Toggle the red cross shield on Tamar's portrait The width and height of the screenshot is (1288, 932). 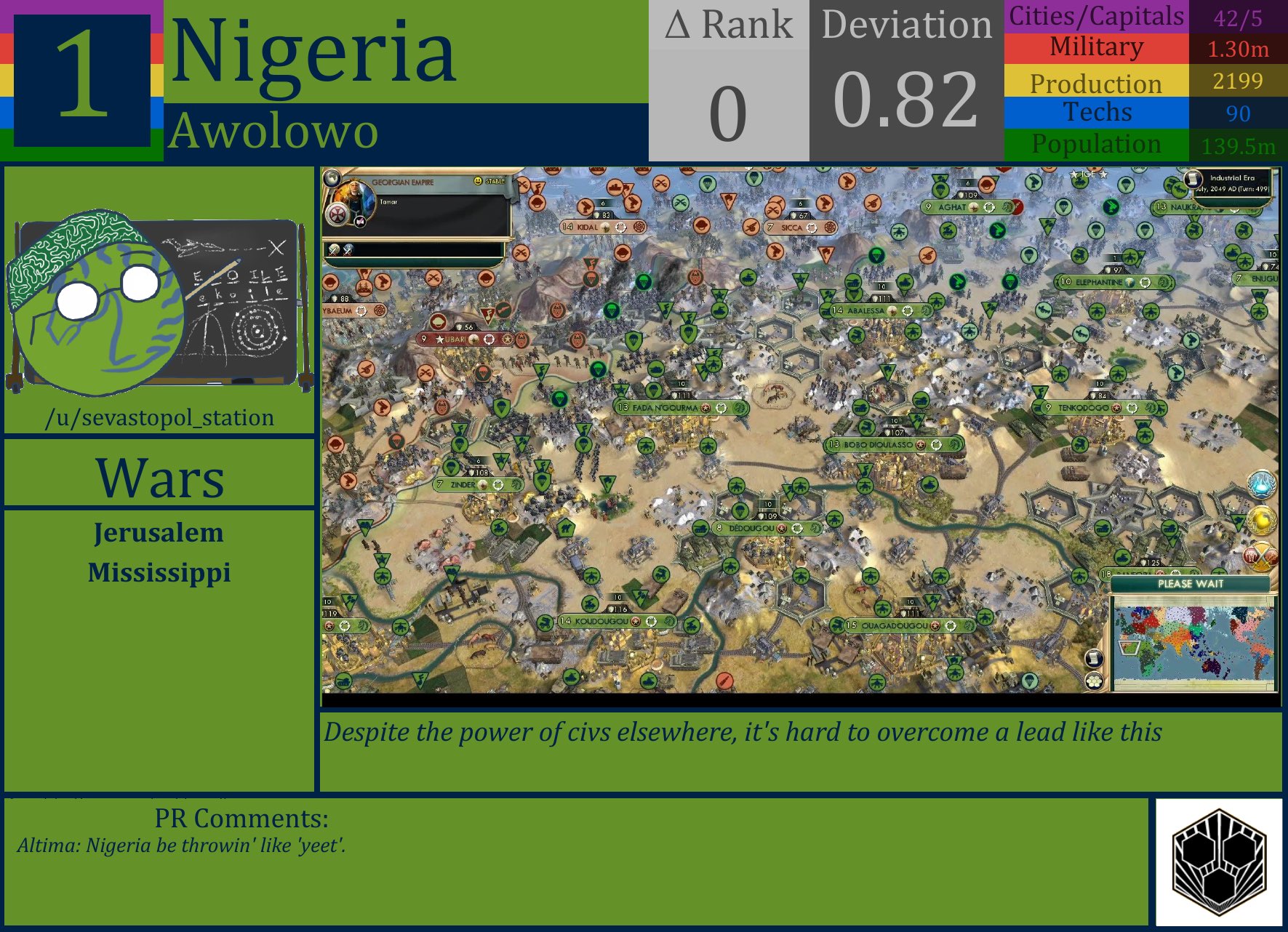(x=337, y=216)
